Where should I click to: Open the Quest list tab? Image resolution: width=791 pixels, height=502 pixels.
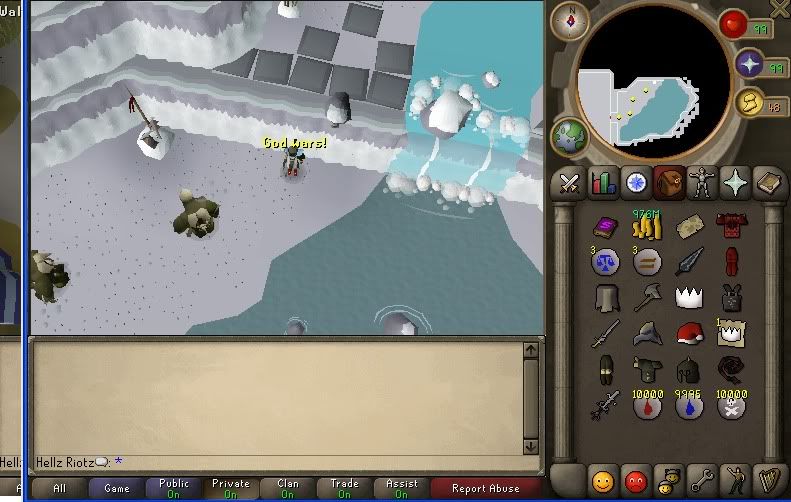point(636,183)
